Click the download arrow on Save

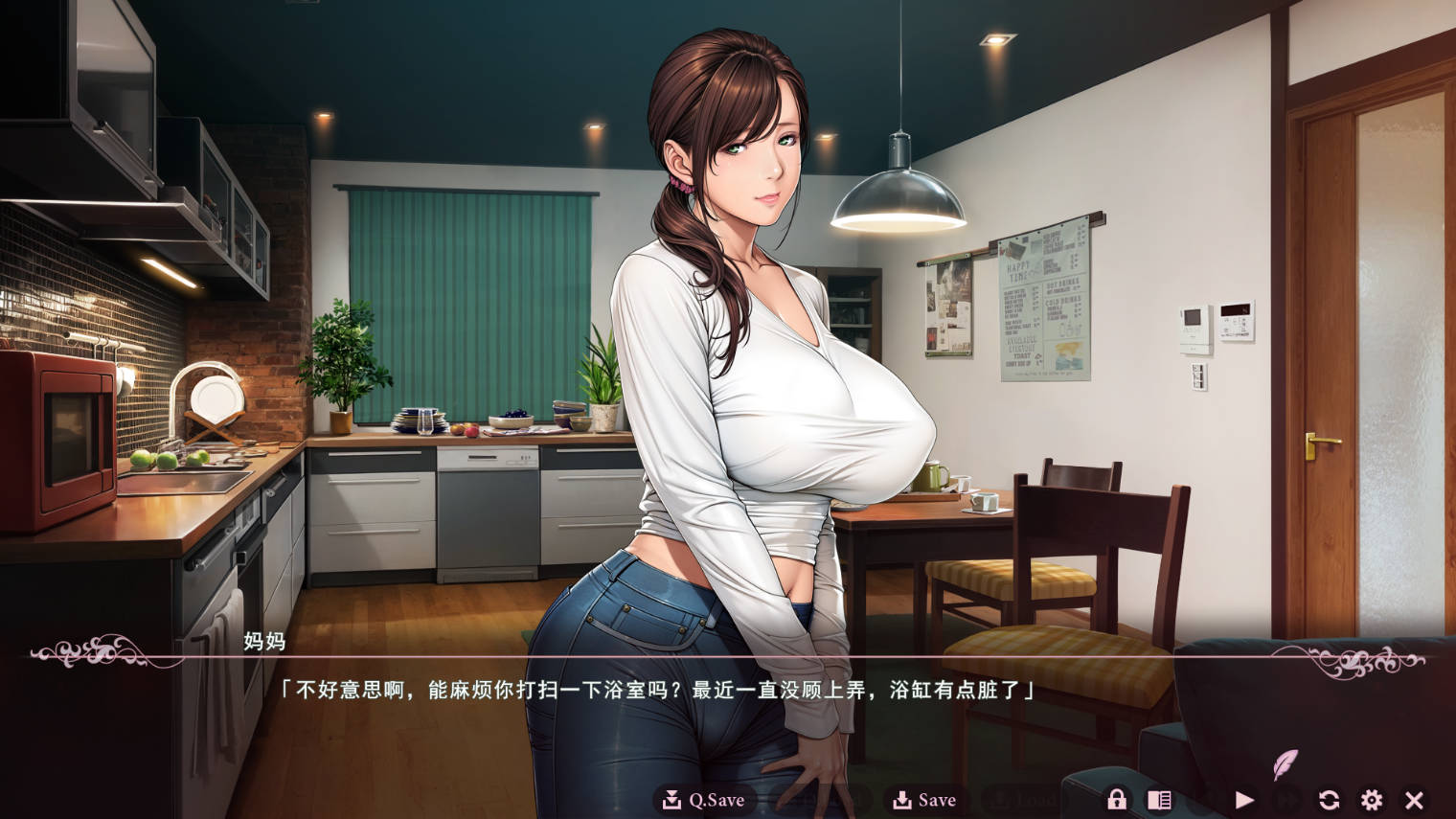902,798
